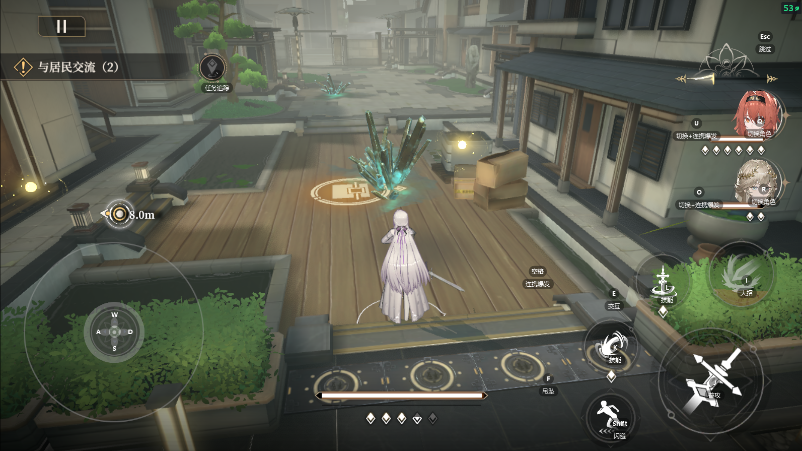Pause the game with the pause button
Image resolution: width=802 pixels, height=451 pixels.
pyautogui.click(x=61, y=27)
